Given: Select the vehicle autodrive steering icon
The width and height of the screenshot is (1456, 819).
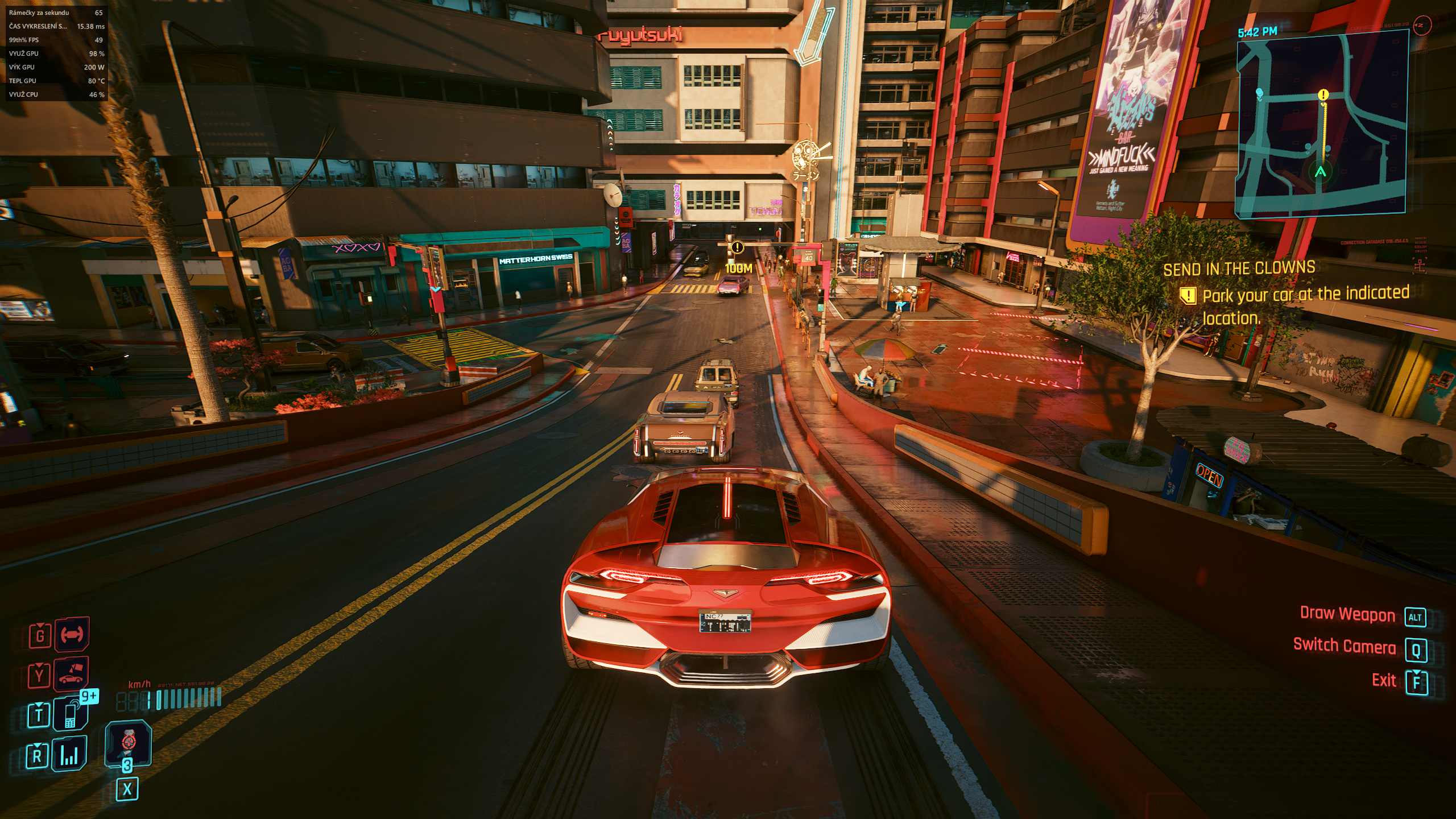Looking at the screenshot, I should pyautogui.click(x=72, y=634).
